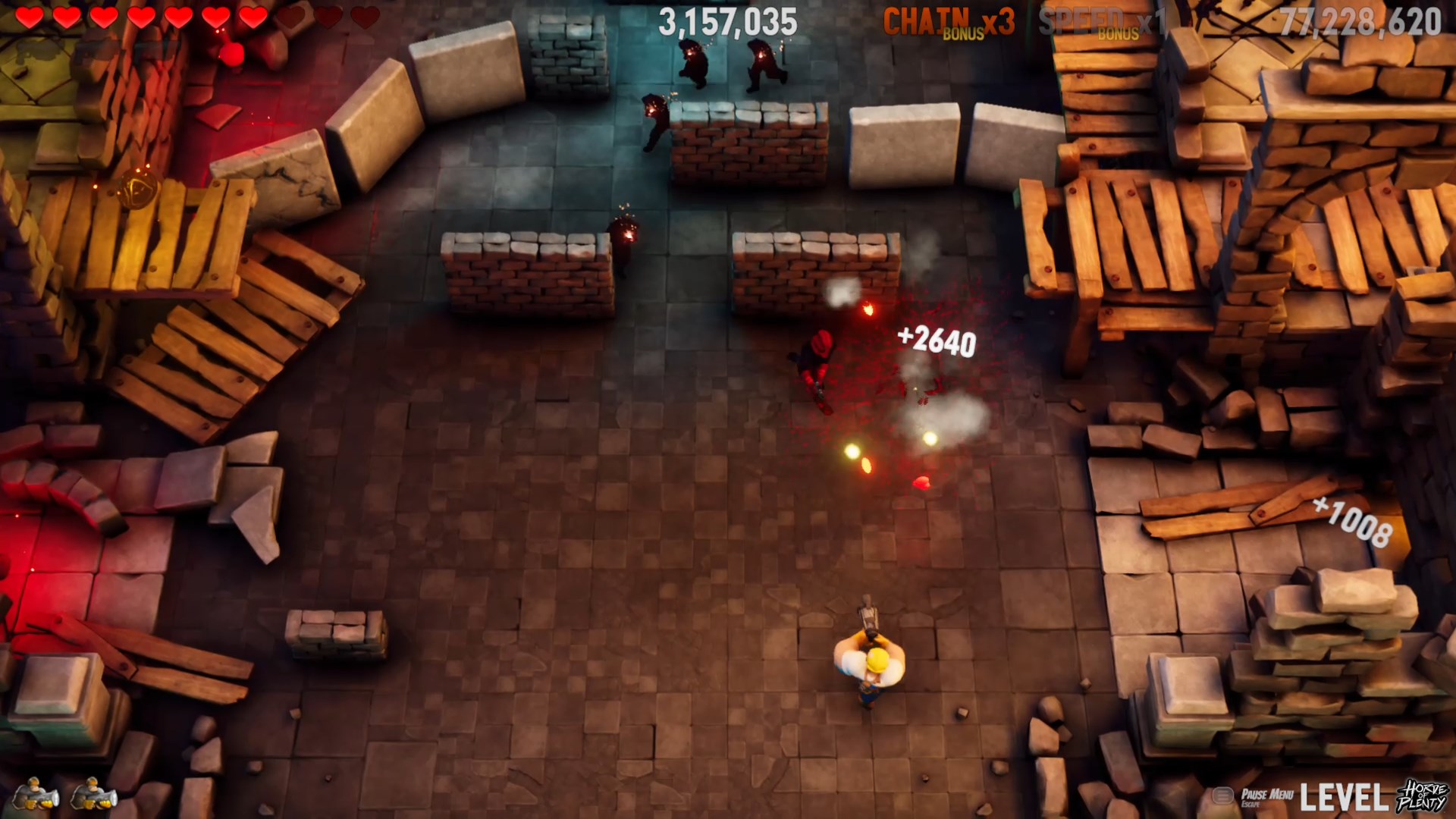
Task: Click the hamburger Pause Menu icon
Action: pos(1222,795)
